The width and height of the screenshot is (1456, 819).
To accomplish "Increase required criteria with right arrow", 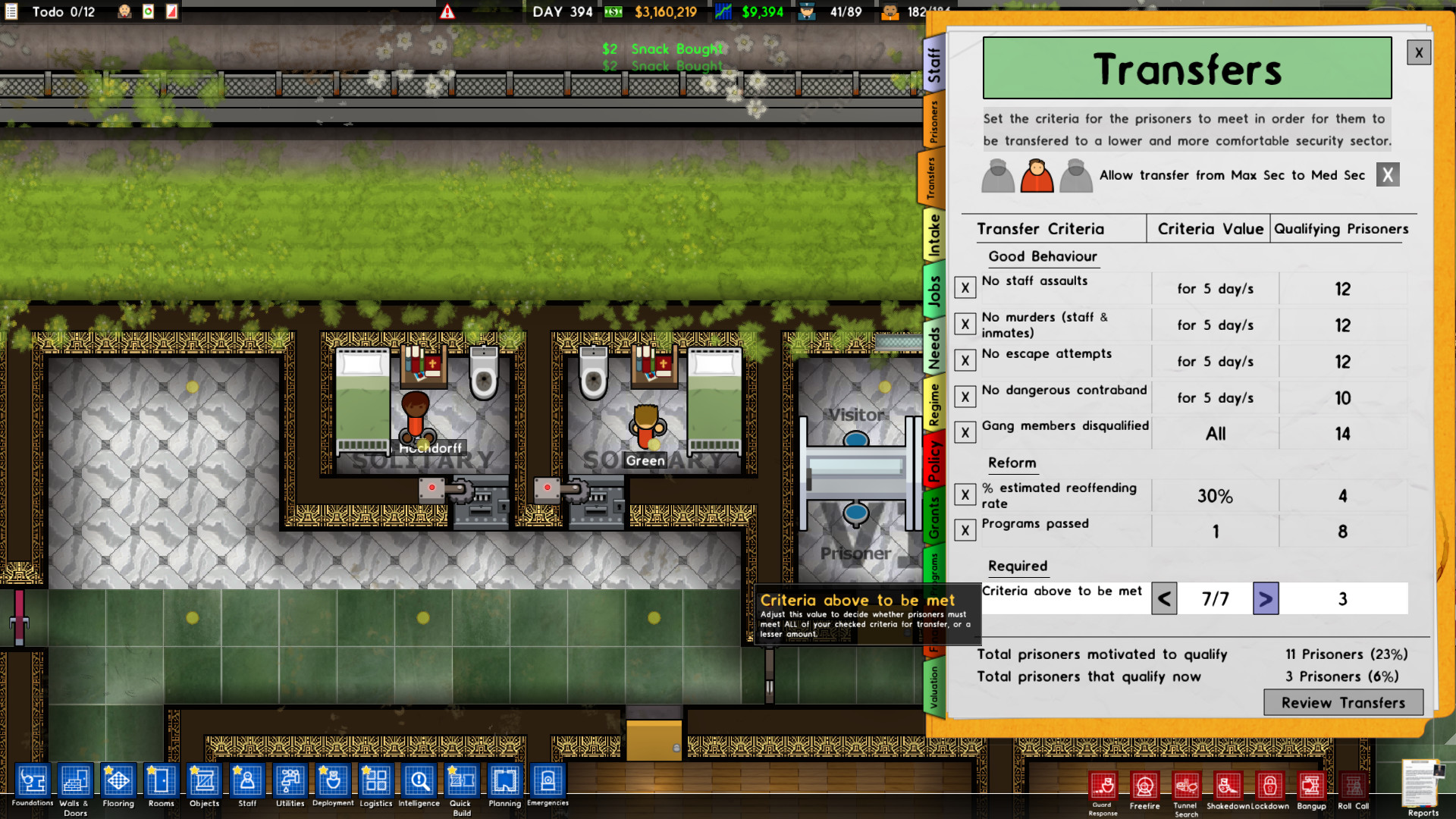I will (1265, 598).
